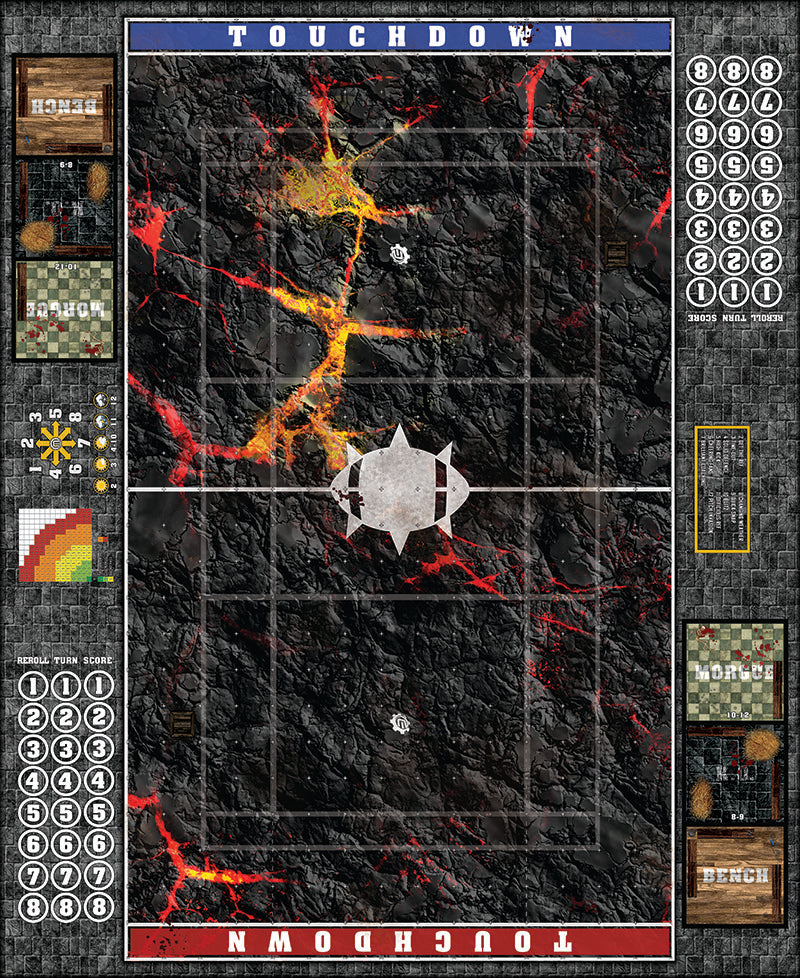Open the upside-down Morgue box
This screenshot has height=978, width=800.
(63, 309)
